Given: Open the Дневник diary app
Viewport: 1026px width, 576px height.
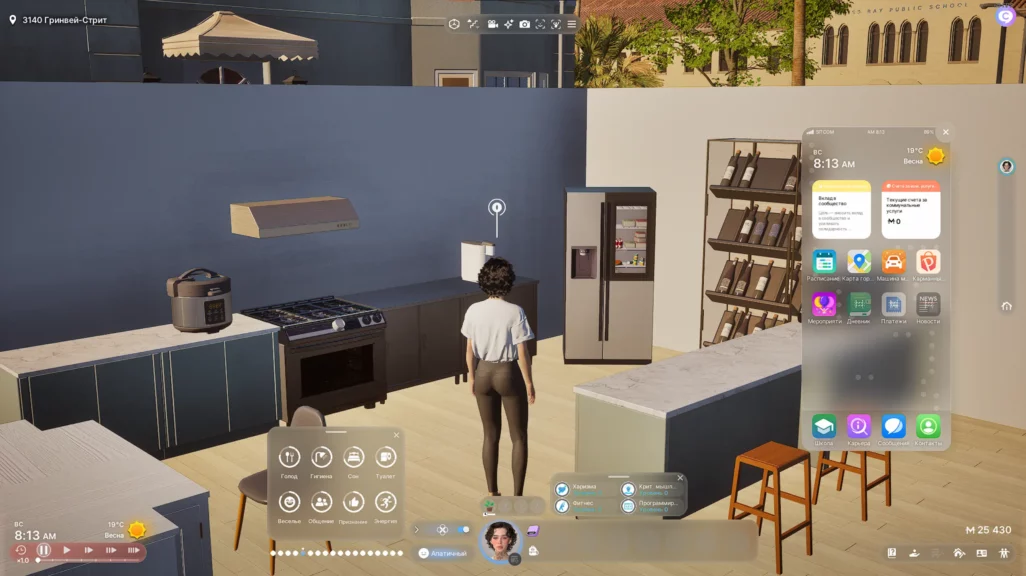Looking at the screenshot, I should [x=859, y=304].
